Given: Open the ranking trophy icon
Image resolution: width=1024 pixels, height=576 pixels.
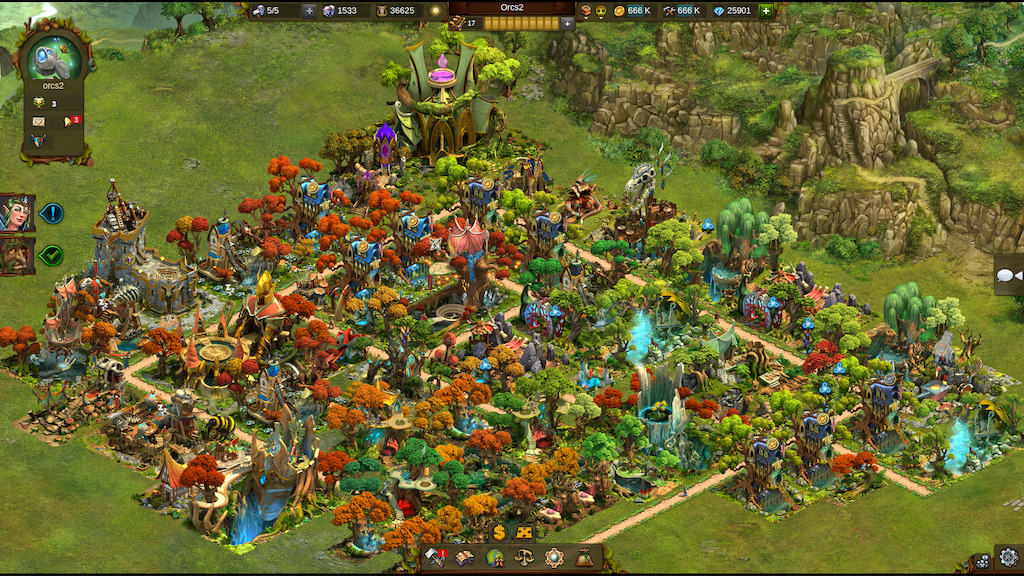Looking at the screenshot, I should pos(39,102).
